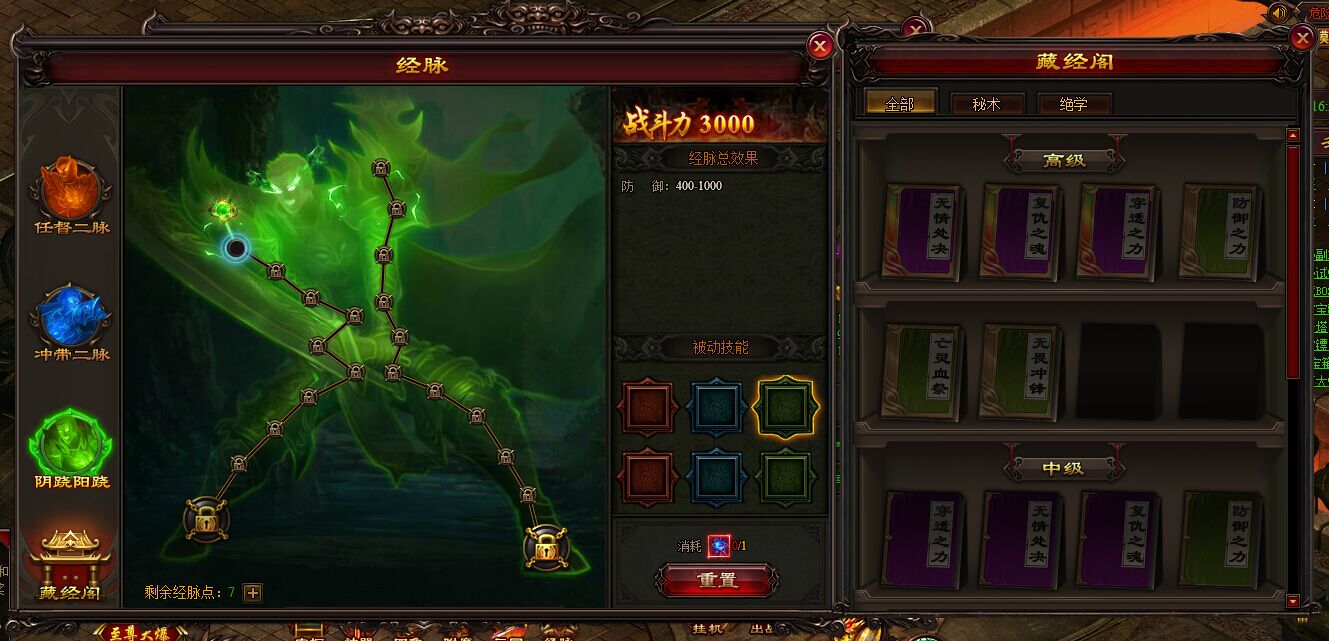
Task: Select the 高级 复仇之魂 skill book
Action: pos(1020,231)
